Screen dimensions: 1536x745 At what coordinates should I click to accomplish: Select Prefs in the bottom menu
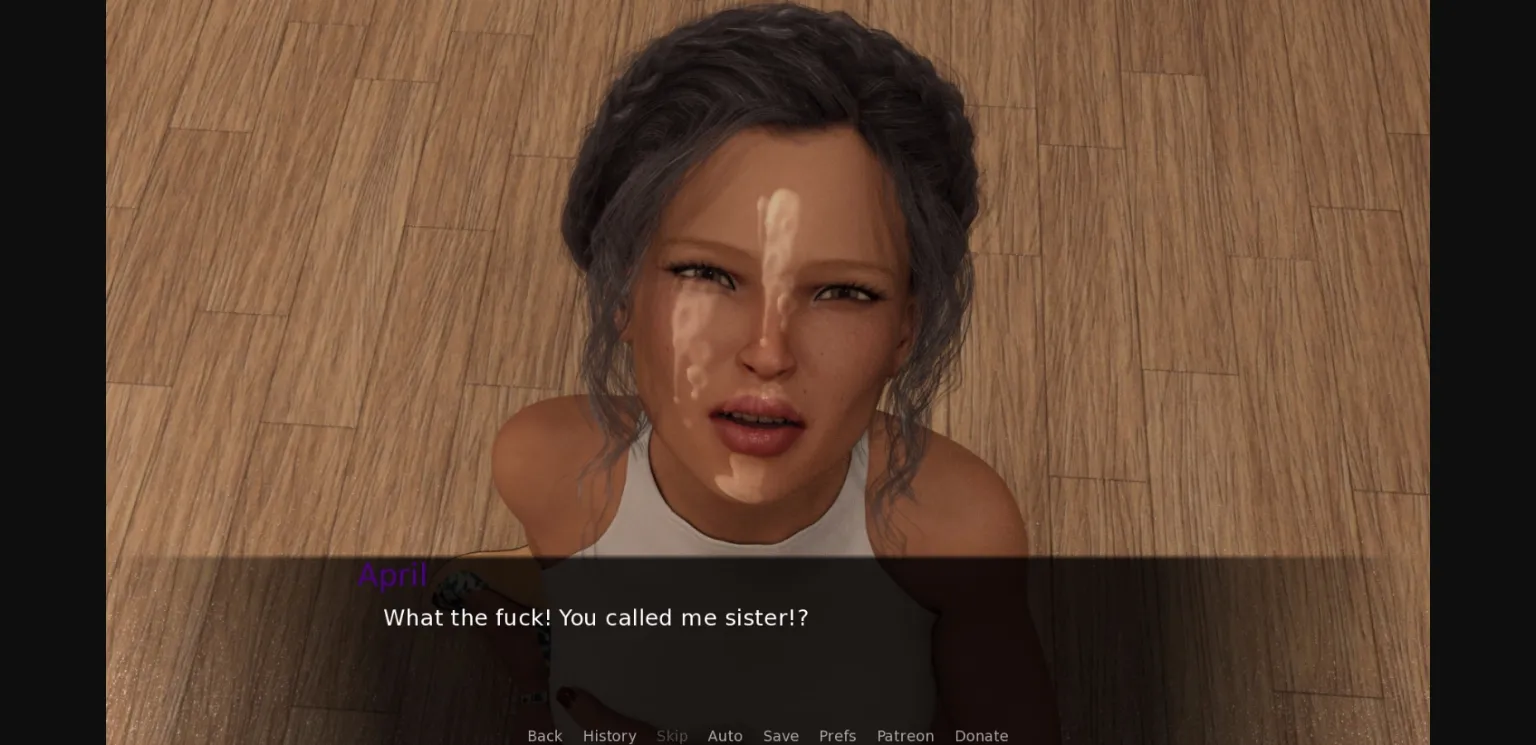(x=837, y=736)
